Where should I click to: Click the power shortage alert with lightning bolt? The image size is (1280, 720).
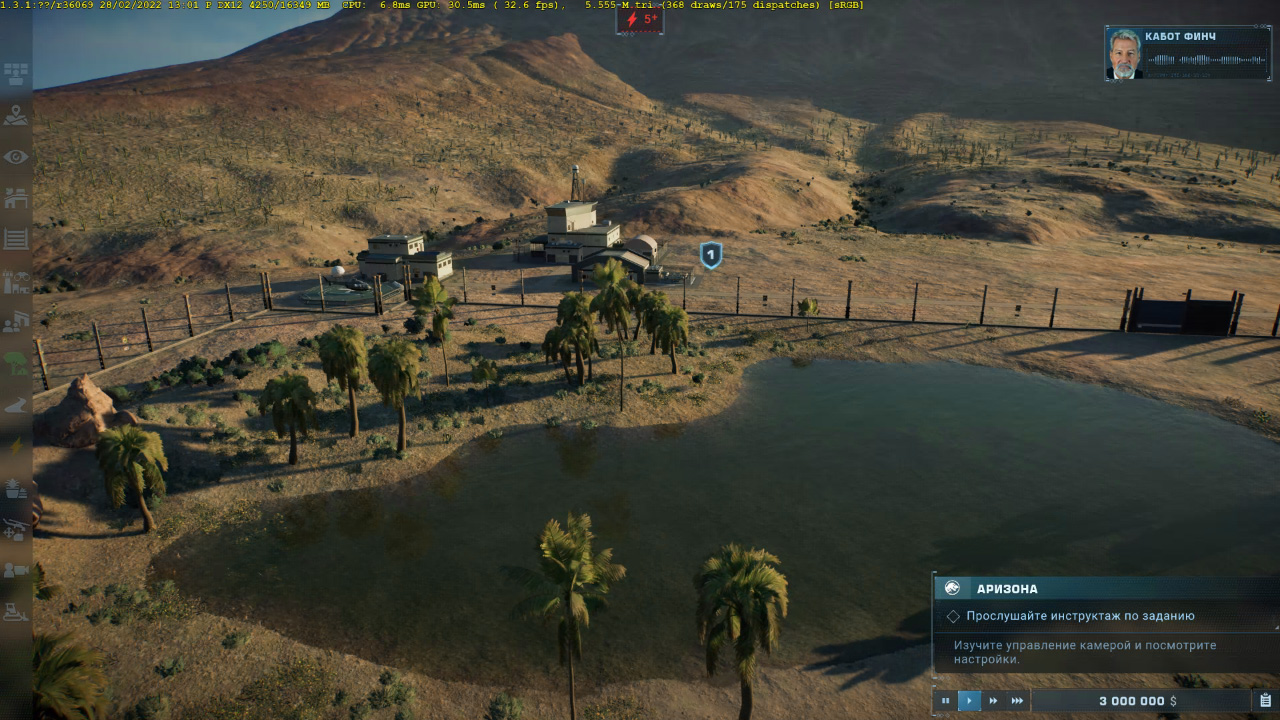pyautogui.click(x=640, y=19)
